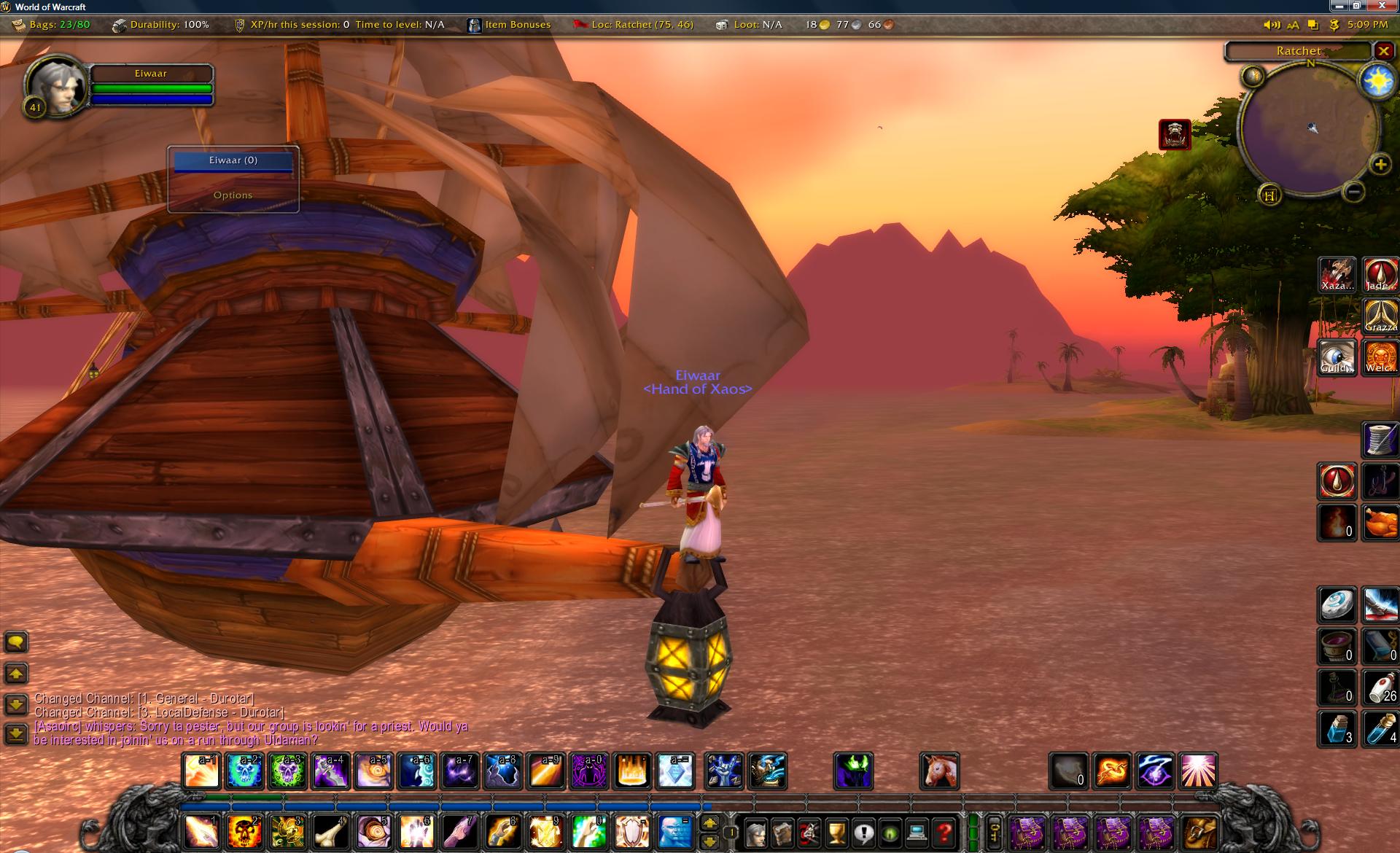Zoom out the minimap with the minus button
1400x853 pixels.
pos(1353,192)
